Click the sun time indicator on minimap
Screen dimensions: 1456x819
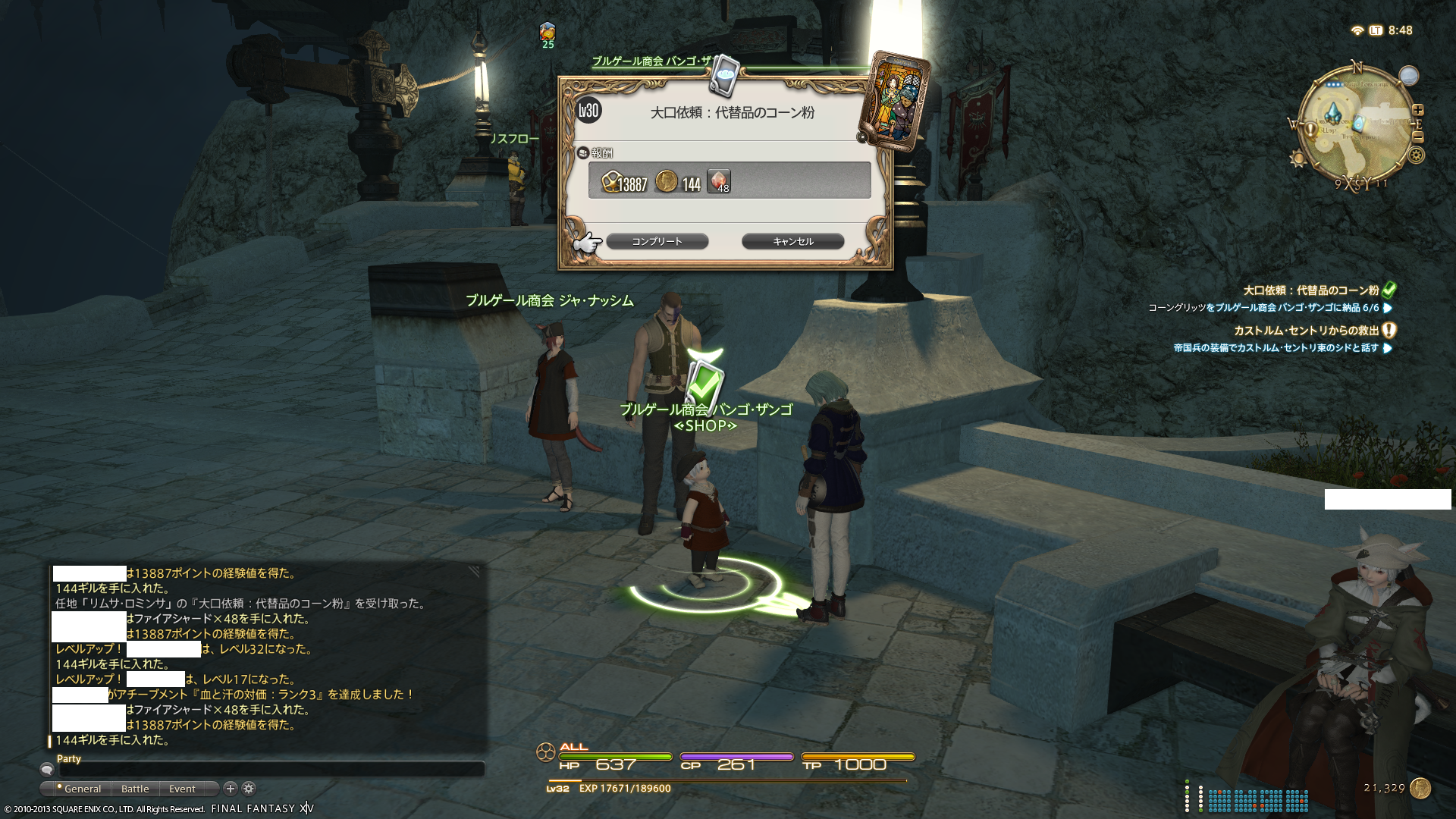pyautogui.click(x=1298, y=159)
